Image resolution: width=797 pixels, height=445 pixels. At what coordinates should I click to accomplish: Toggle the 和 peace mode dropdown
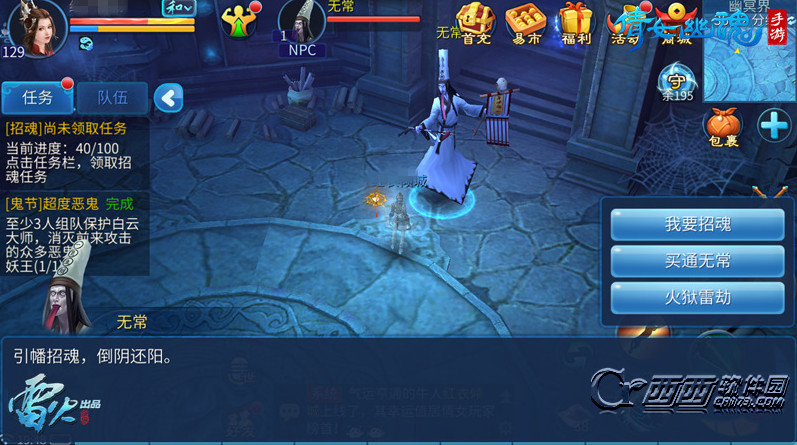pos(179,7)
